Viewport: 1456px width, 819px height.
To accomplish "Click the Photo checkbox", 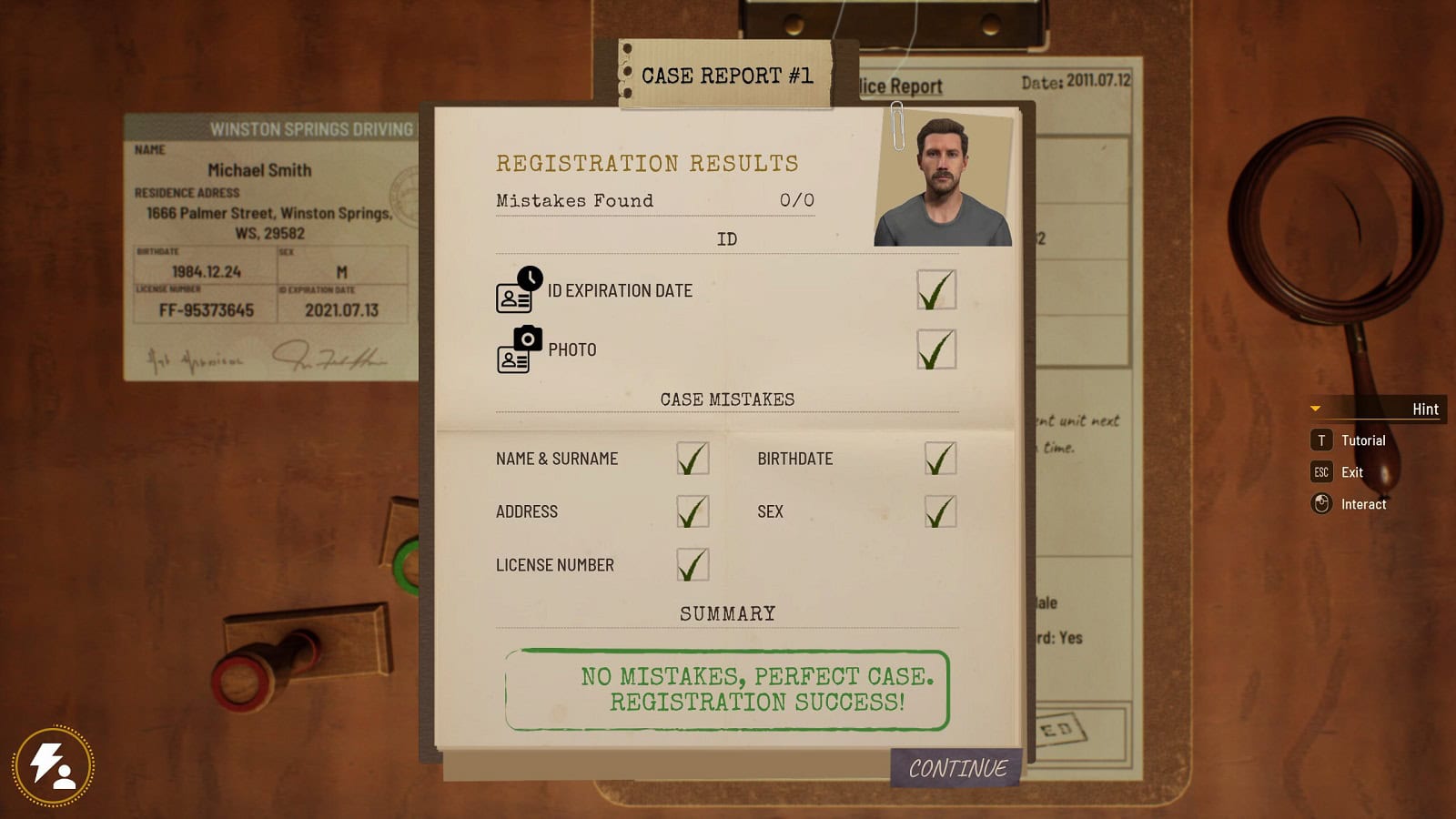I will [x=936, y=349].
